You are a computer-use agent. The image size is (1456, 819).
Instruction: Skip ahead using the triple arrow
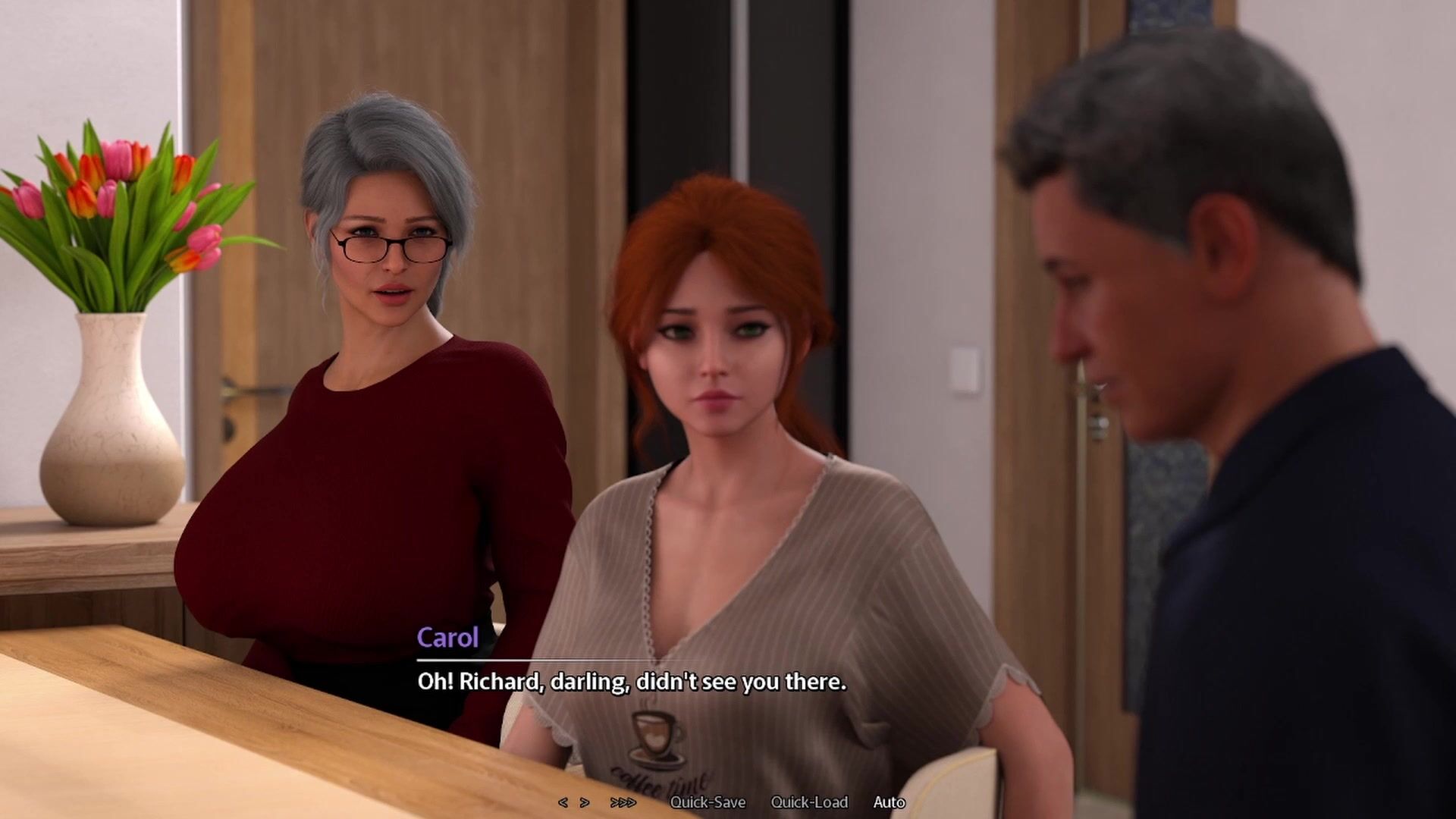623,802
